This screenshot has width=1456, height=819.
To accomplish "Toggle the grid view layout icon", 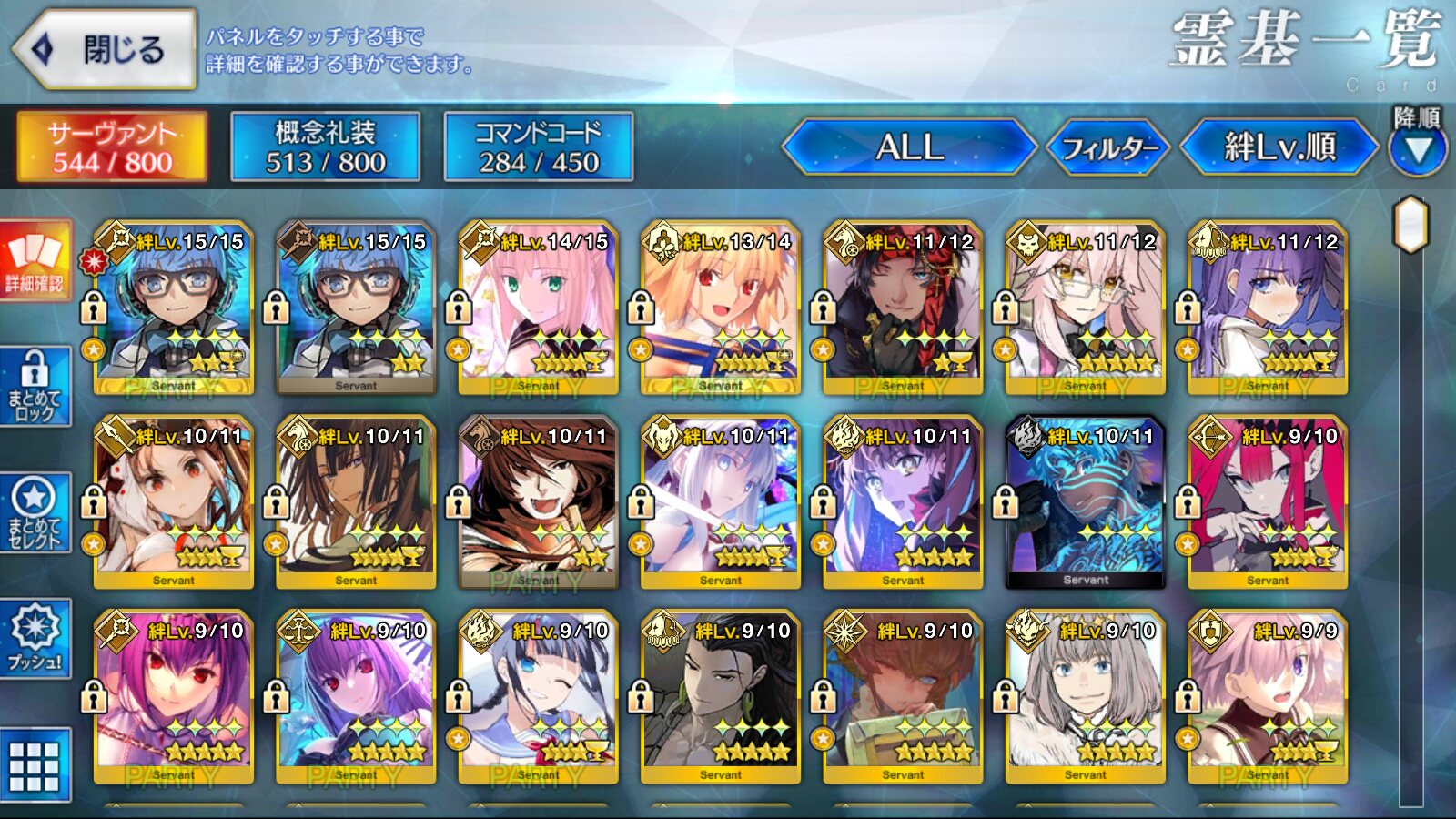I will pyautogui.click(x=35, y=765).
